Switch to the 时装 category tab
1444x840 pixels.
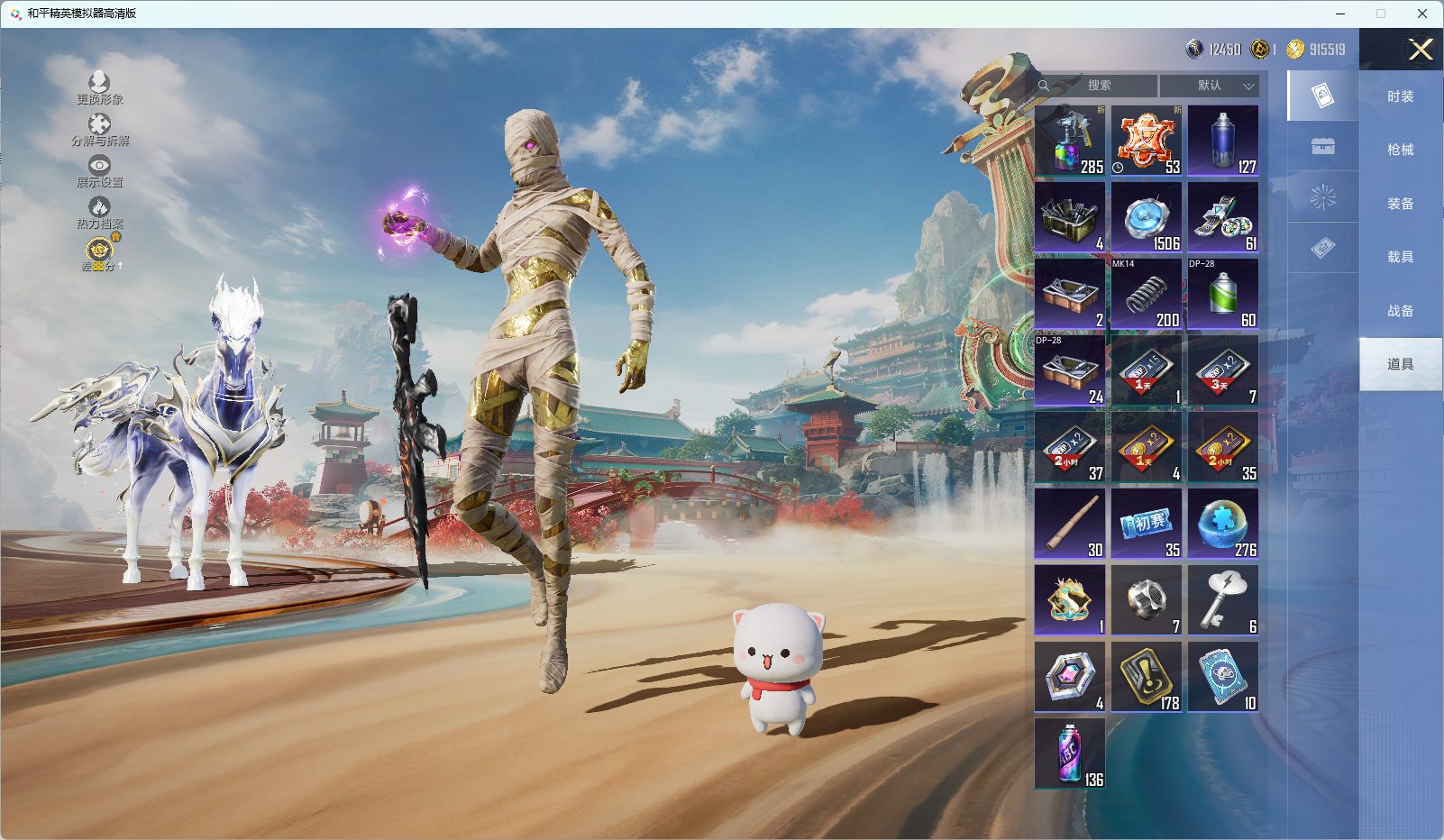1400,96
